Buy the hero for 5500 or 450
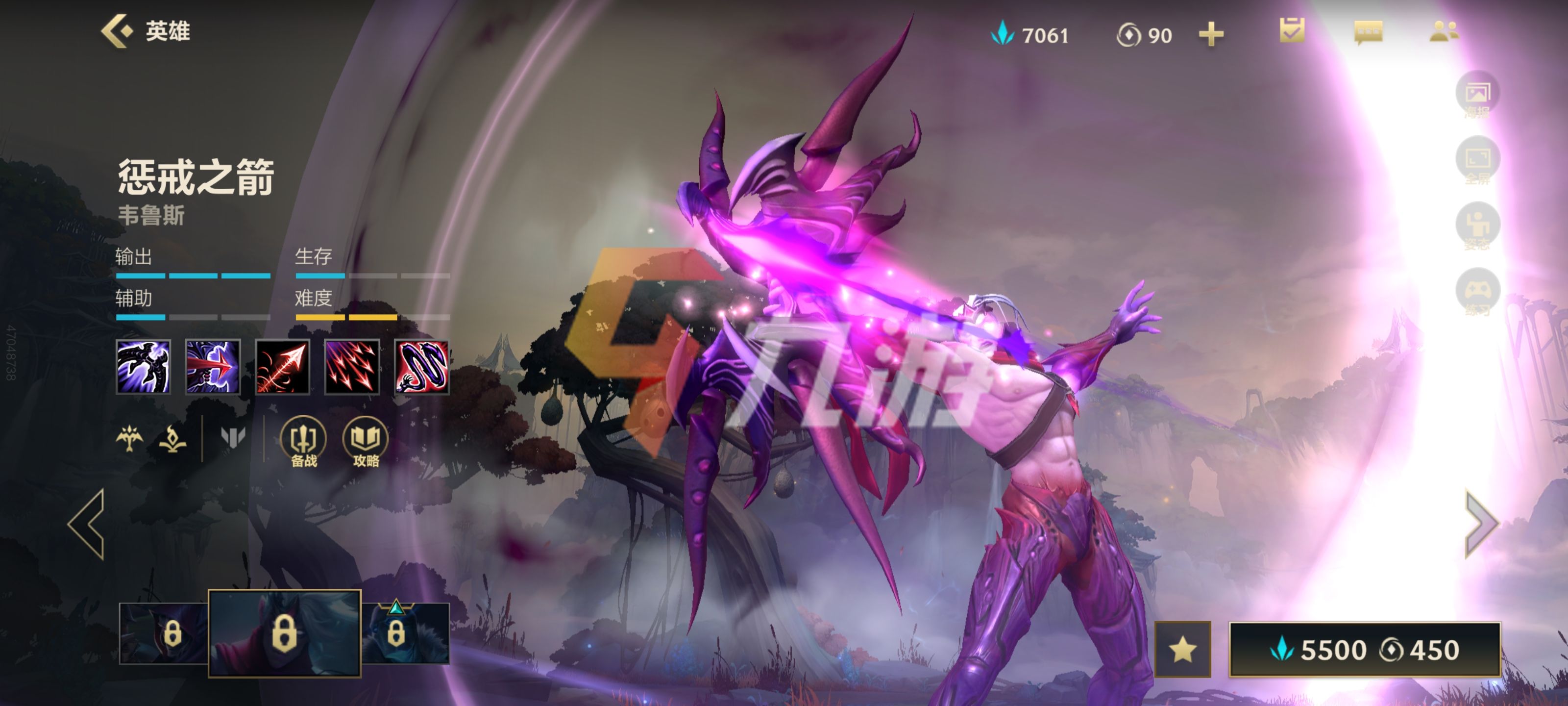This screenshot has height=706, width=1568. [x=1365, y=649]
